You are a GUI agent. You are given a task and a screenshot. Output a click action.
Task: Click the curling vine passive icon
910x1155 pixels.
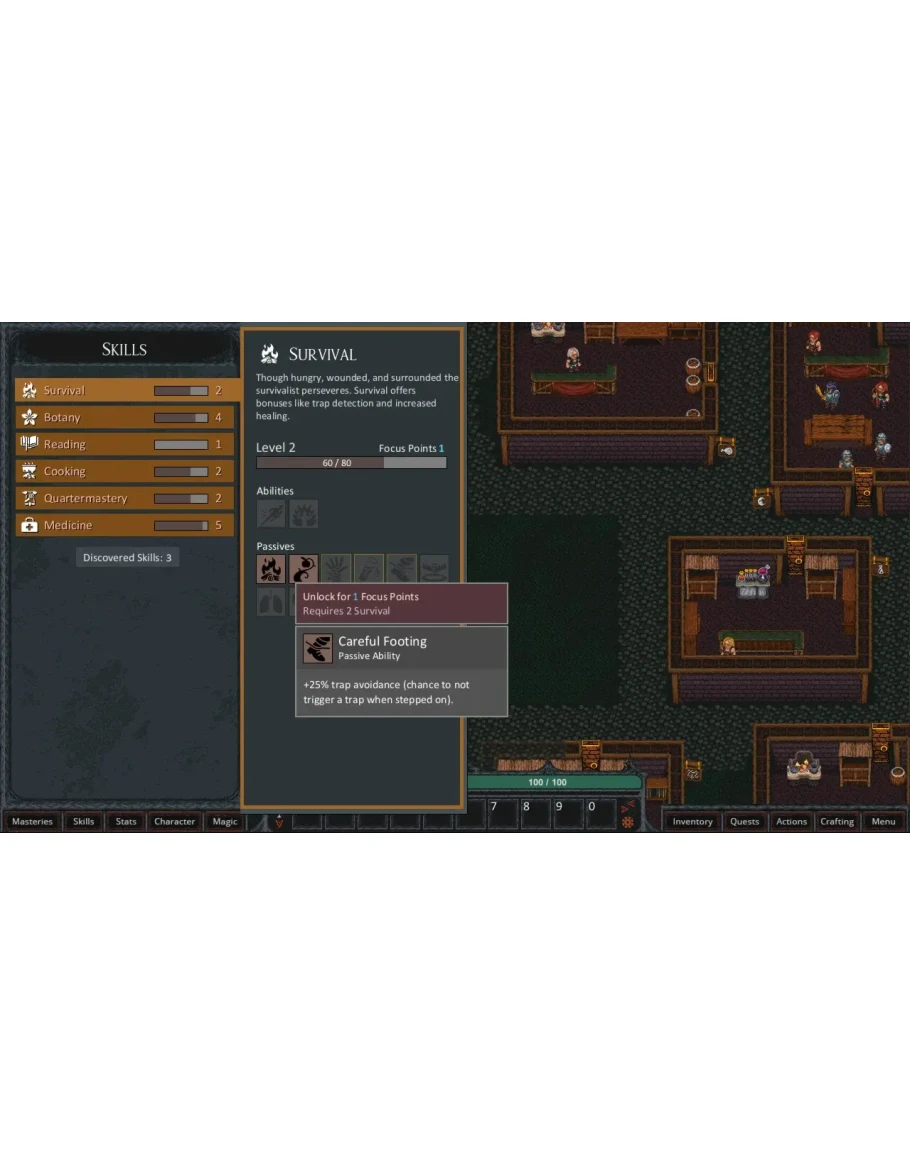coord(303,569)
